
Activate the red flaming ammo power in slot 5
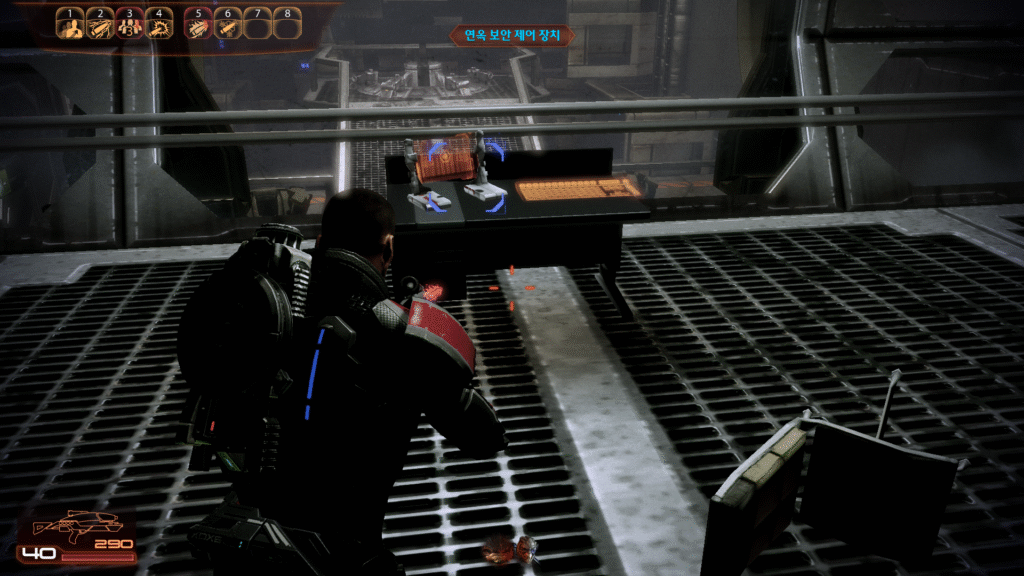pos(200,27)
